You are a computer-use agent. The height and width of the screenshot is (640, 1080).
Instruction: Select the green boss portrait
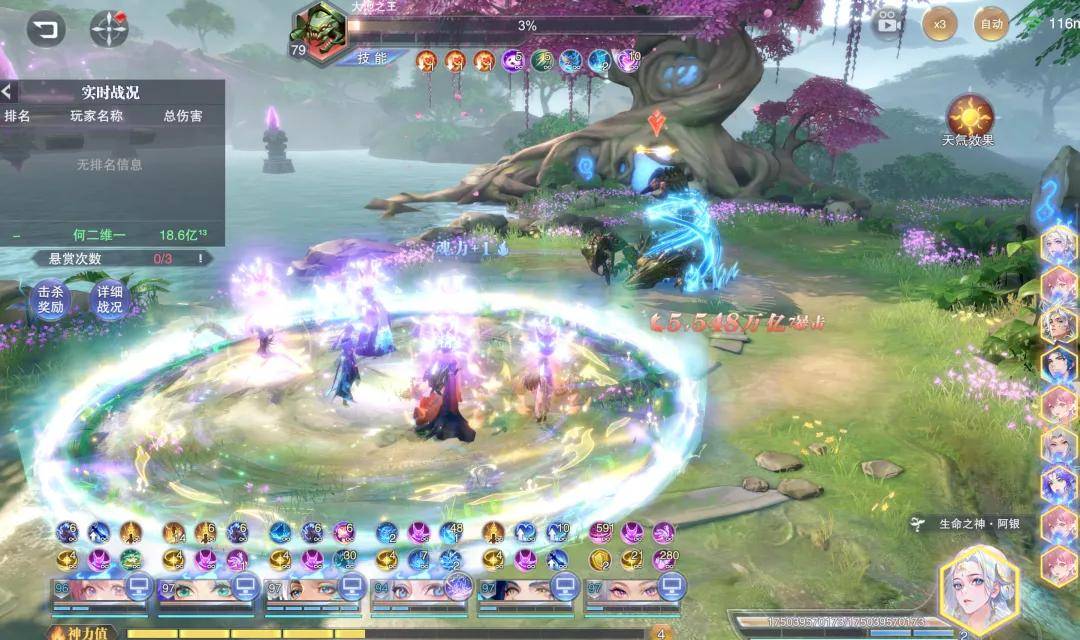[318, 30]
